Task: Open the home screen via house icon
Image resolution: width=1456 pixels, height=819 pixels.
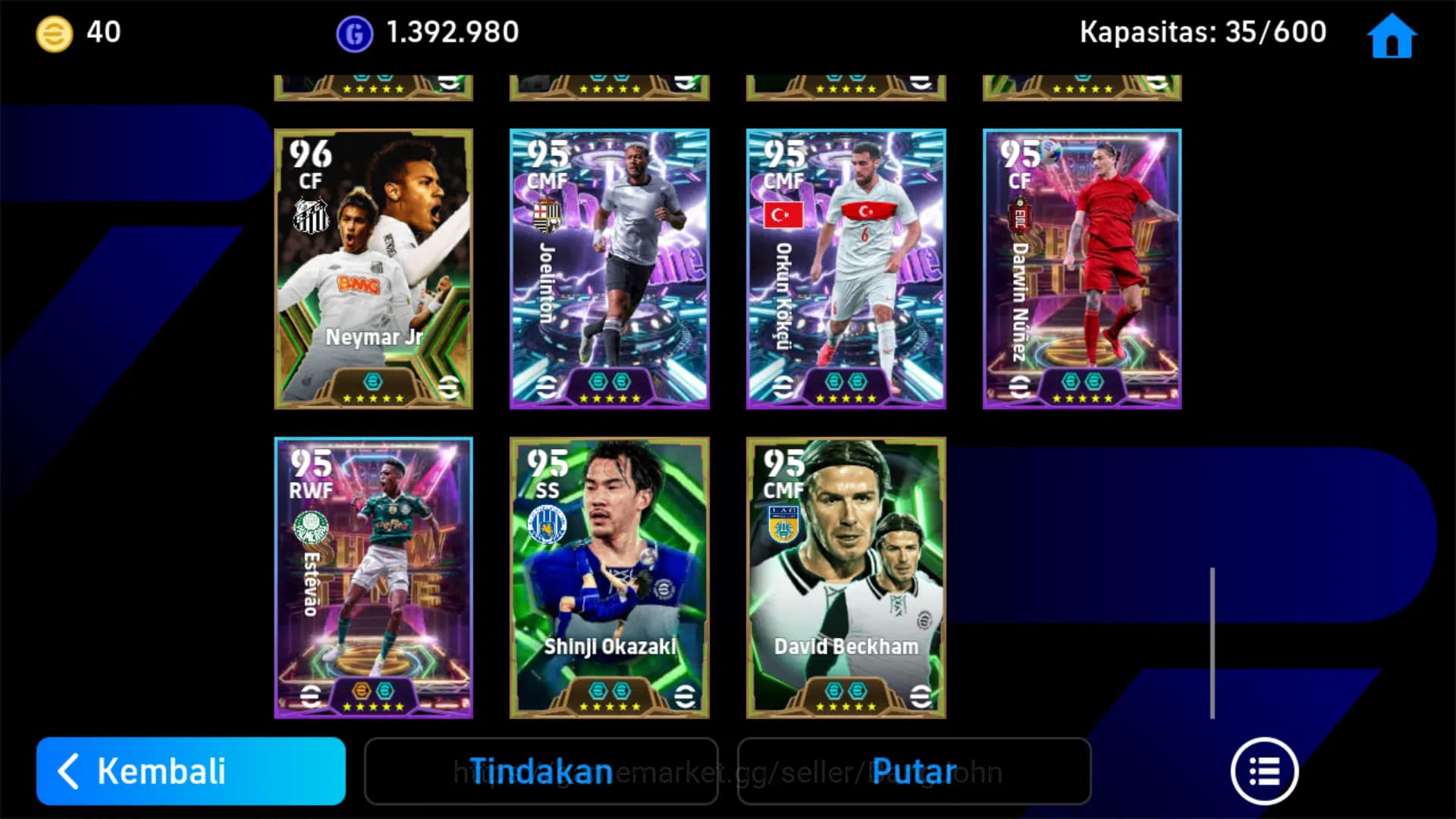Action: [x=1390, y=35]
